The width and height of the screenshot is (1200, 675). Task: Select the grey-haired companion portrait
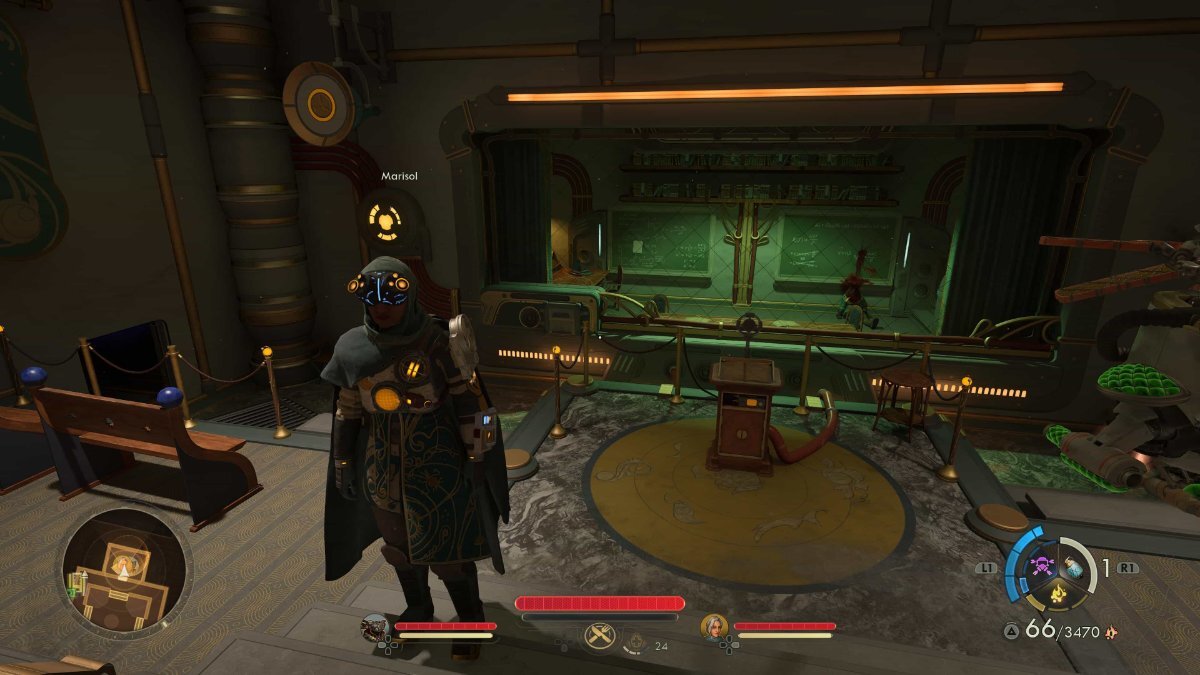pos(714,627)
